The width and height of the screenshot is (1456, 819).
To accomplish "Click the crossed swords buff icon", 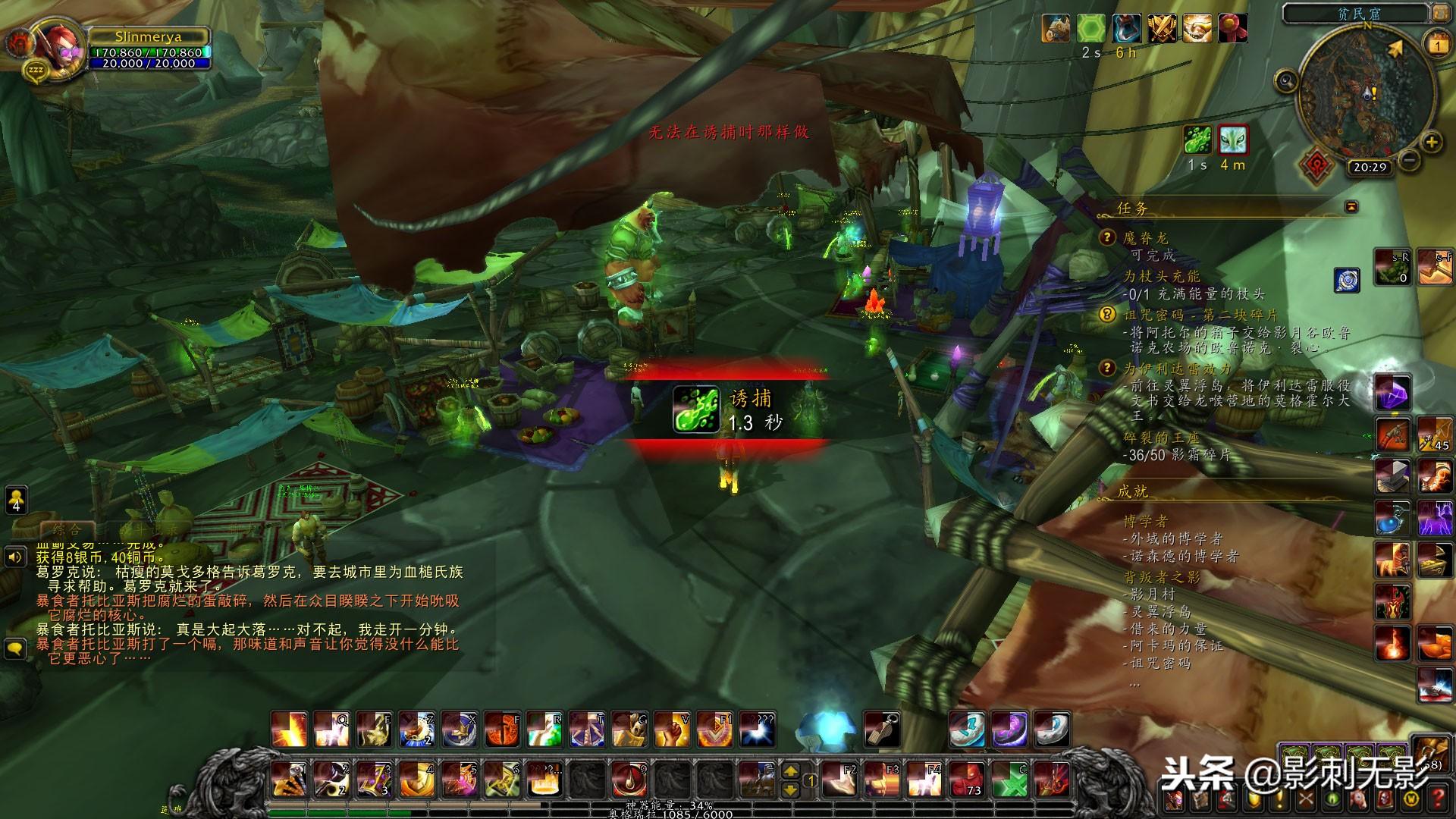I will coord(1162,29).
